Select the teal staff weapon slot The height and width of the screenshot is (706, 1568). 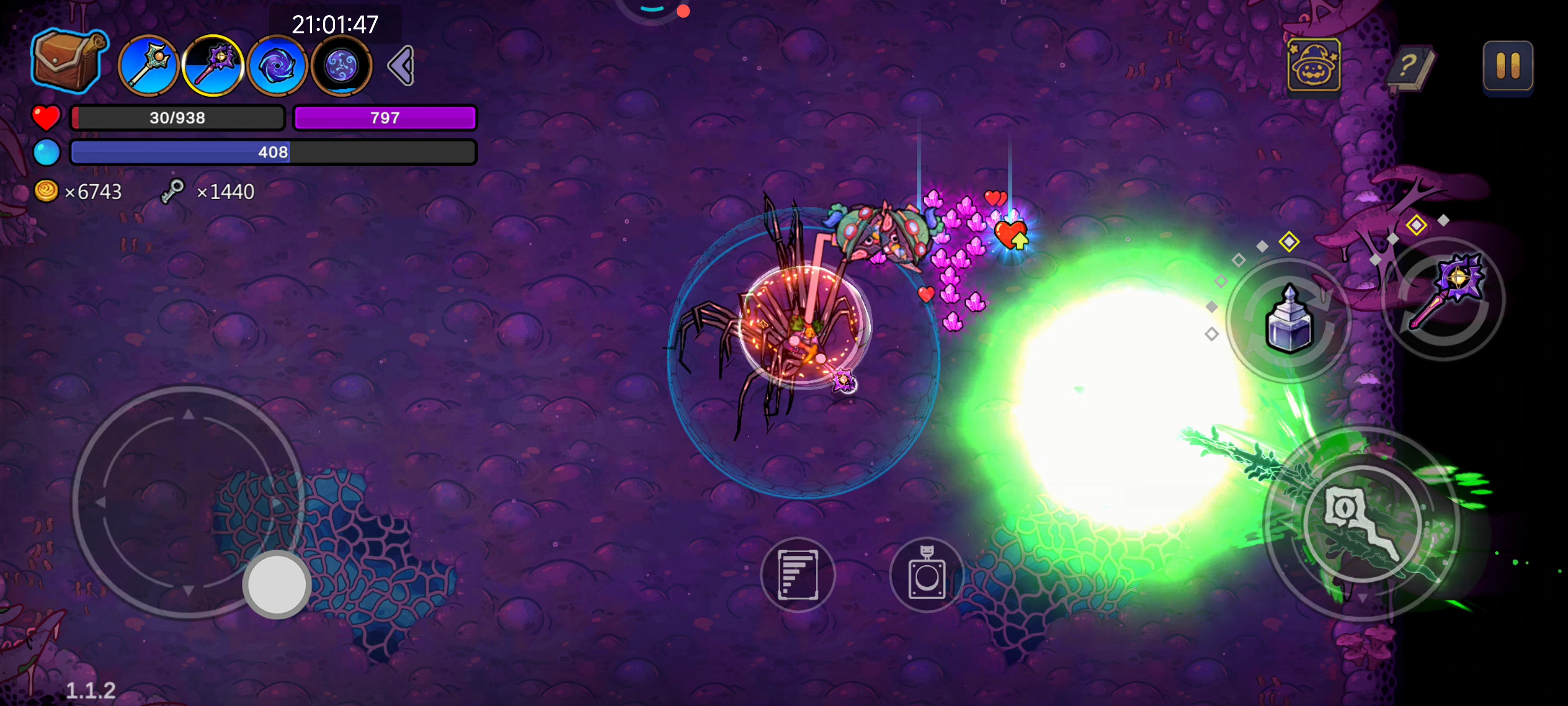tap(148, 66)
